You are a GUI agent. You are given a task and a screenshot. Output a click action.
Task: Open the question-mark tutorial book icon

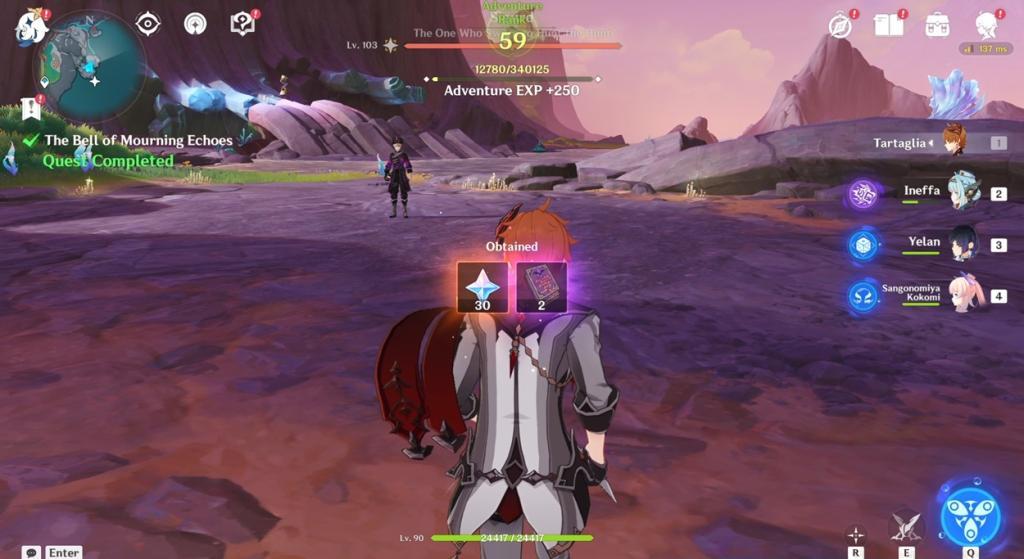(242, 24)
